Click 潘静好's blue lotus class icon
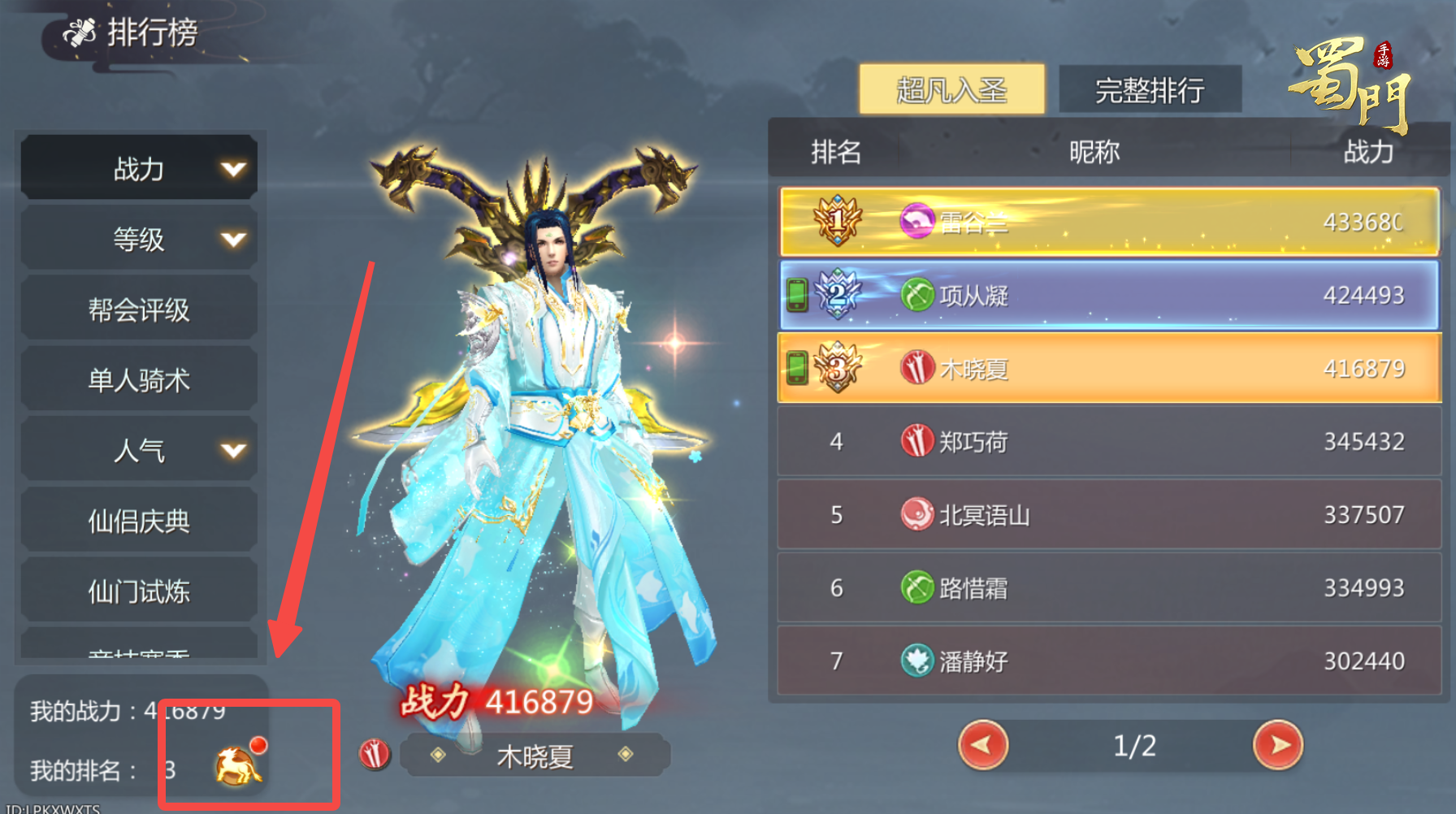 click(916, 661)
